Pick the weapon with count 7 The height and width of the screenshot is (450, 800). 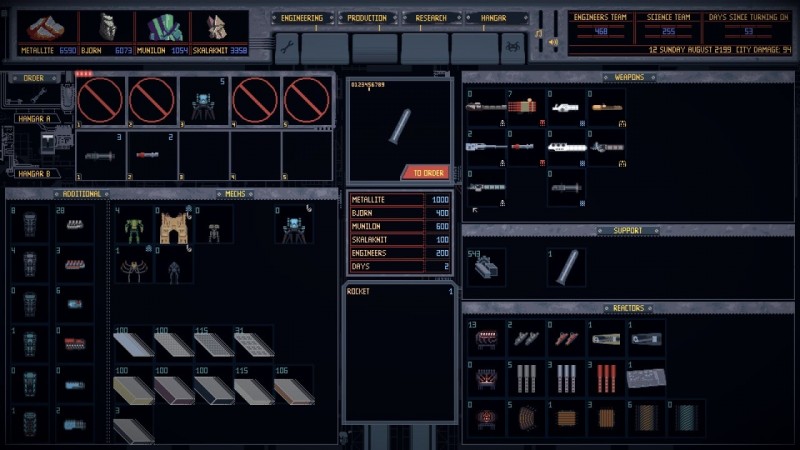click(x=526, y=106)
